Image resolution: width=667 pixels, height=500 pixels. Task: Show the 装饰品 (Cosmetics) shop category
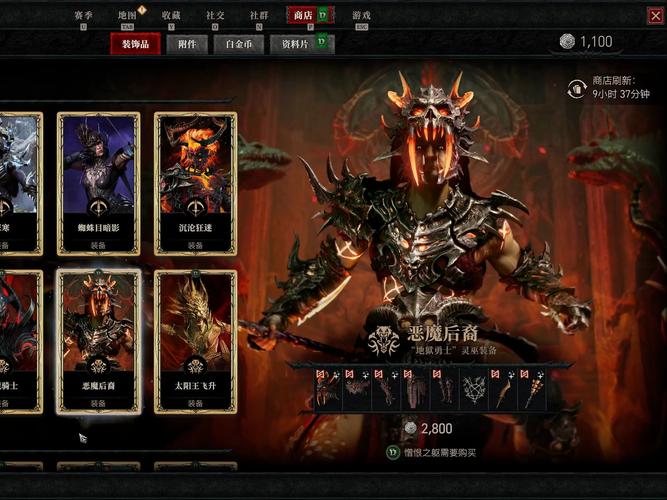coord(136,44)
